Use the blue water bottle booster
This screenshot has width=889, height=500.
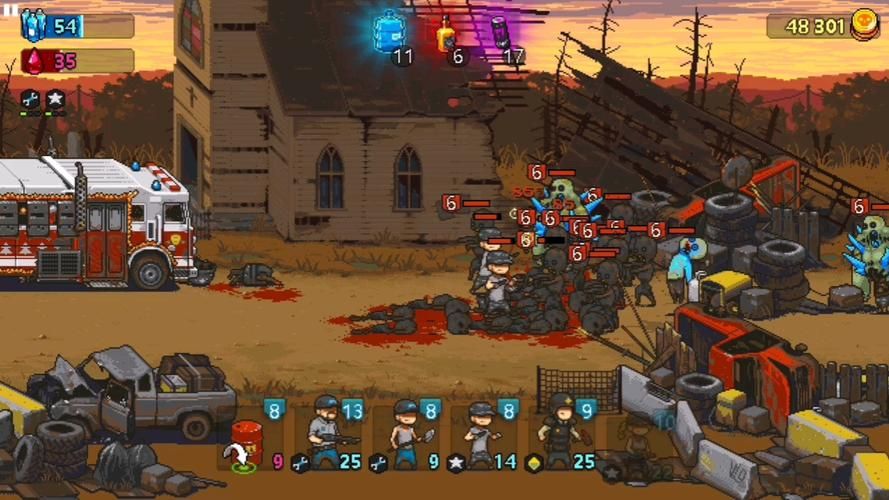pos(389,31)
